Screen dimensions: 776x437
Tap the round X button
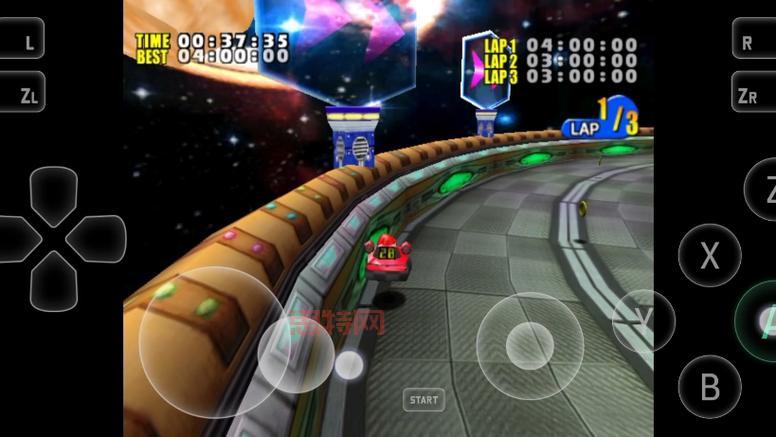click(x=709, y=255)
